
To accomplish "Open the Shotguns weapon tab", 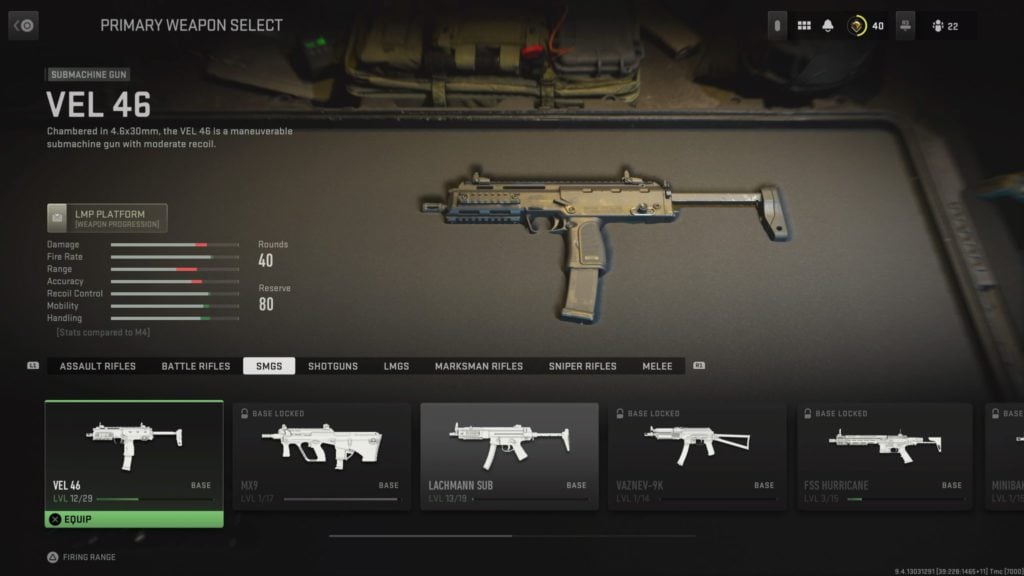I will coord(333,366).
